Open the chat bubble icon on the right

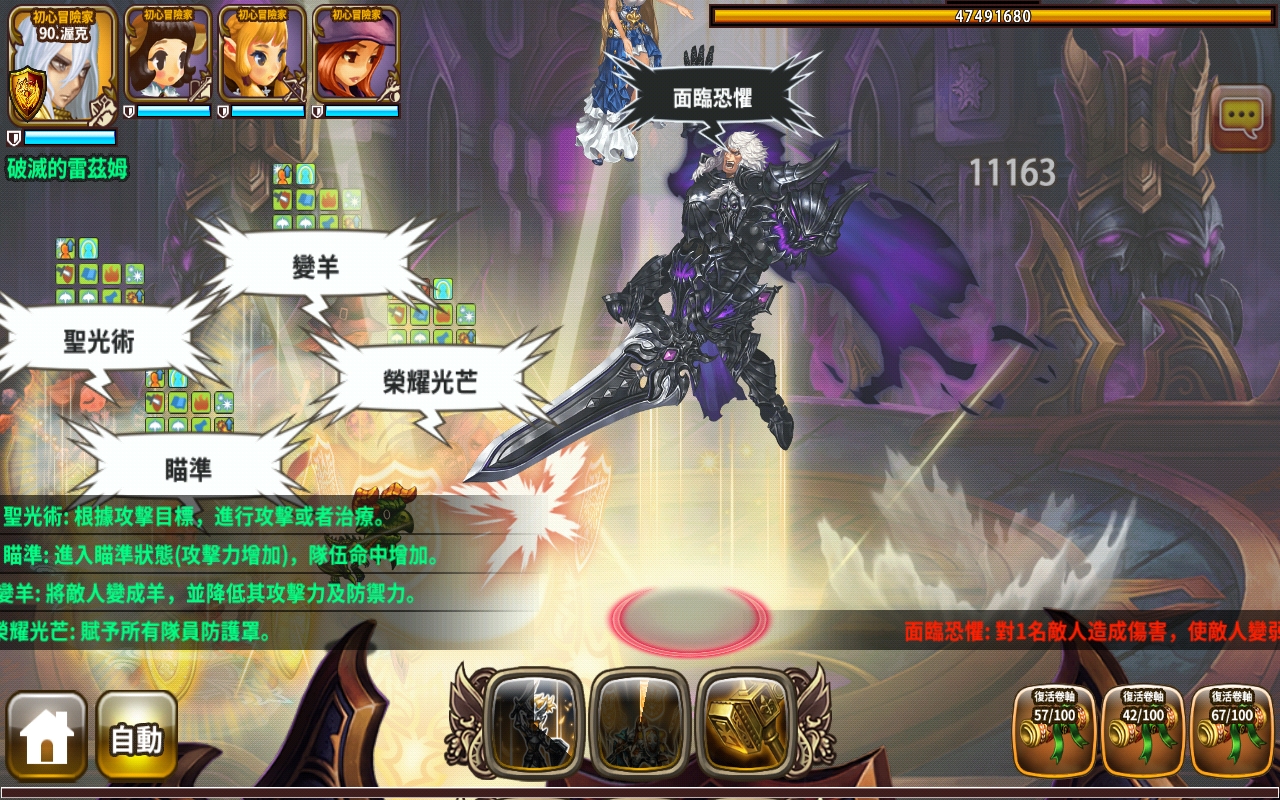coord(1240,114)
